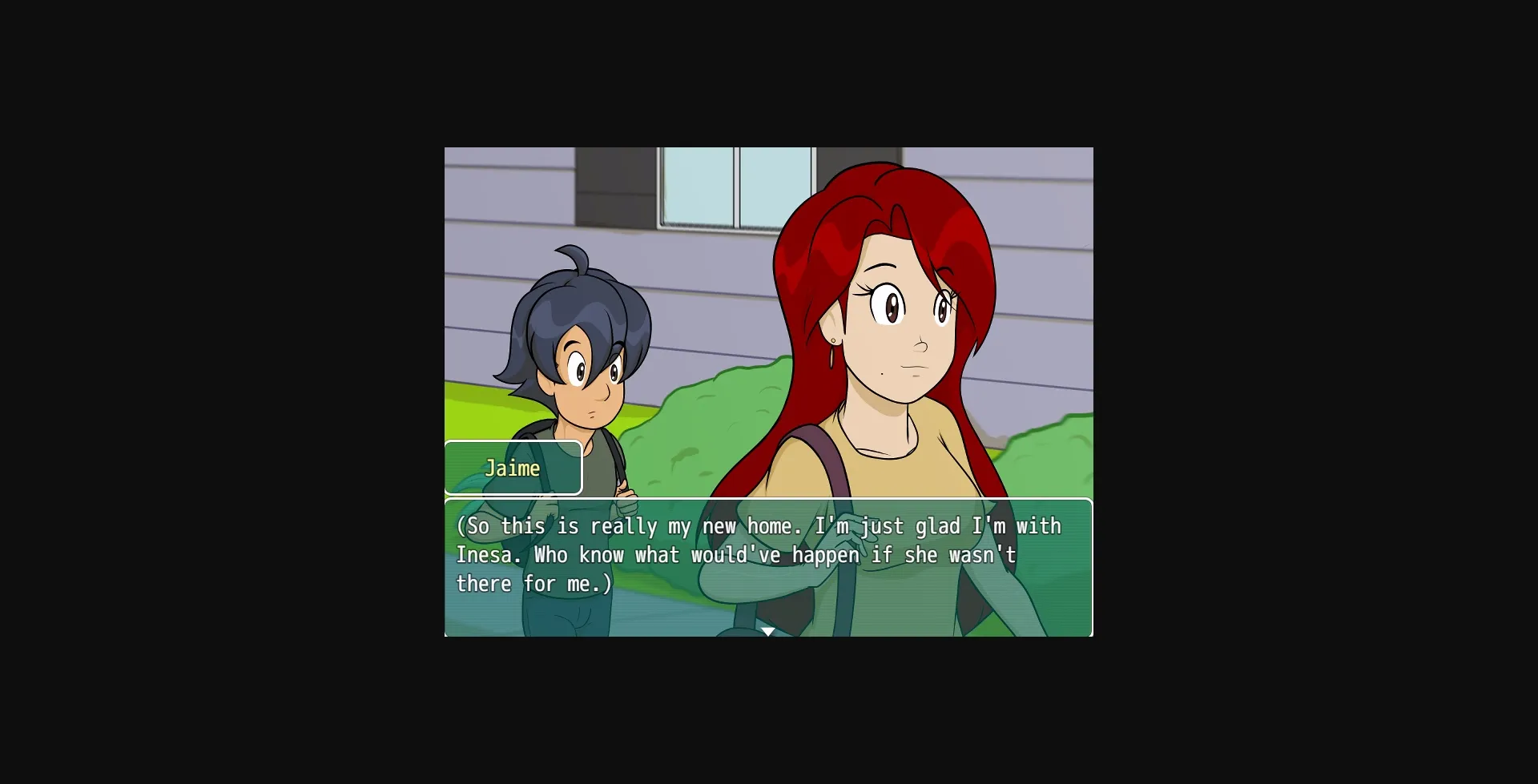
Task: Click the white continue arrow to advance
Action: (768, 630)
